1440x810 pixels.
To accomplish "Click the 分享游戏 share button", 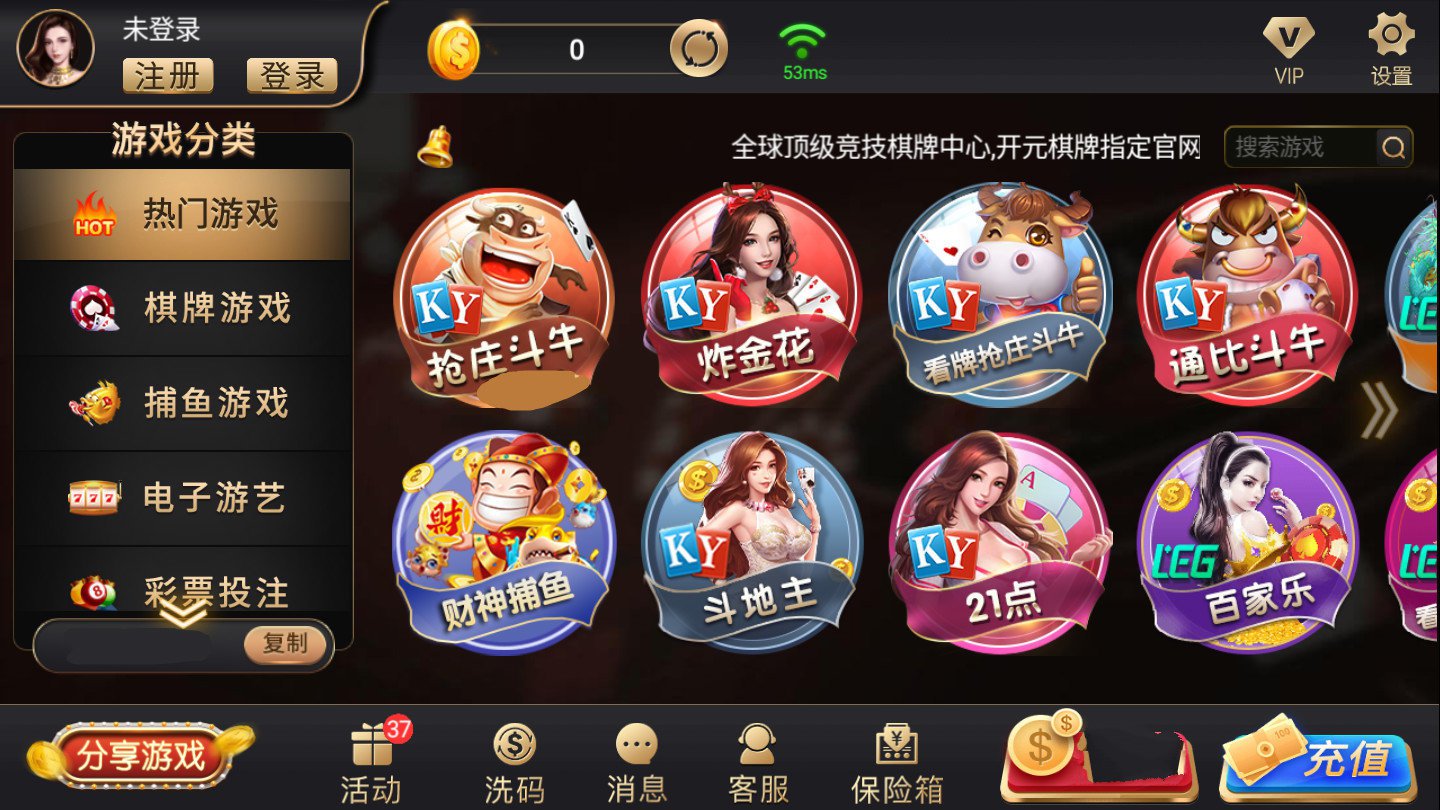I will (141, 756).
